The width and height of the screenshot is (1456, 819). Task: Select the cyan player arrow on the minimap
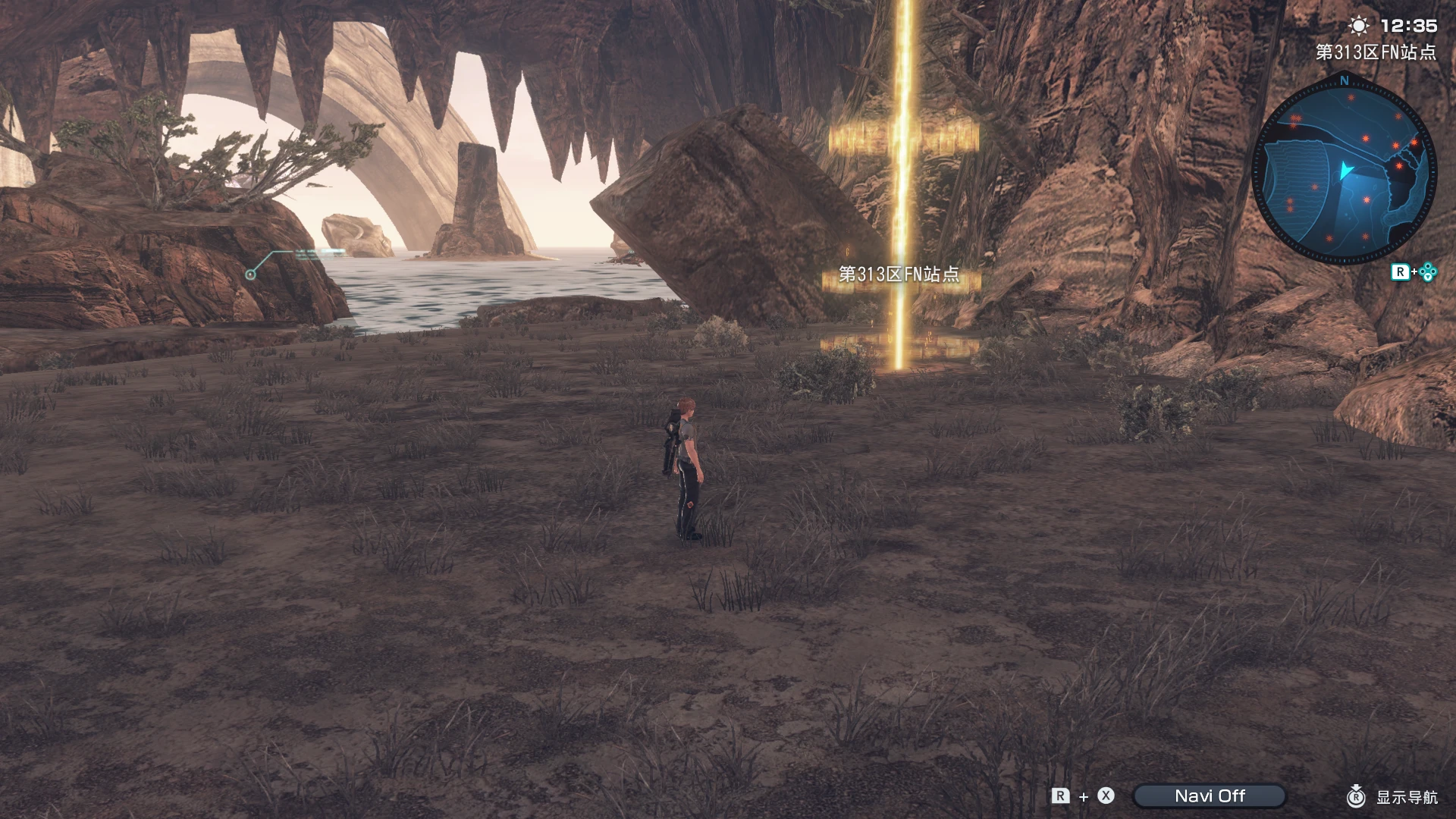click(1345, 169)
